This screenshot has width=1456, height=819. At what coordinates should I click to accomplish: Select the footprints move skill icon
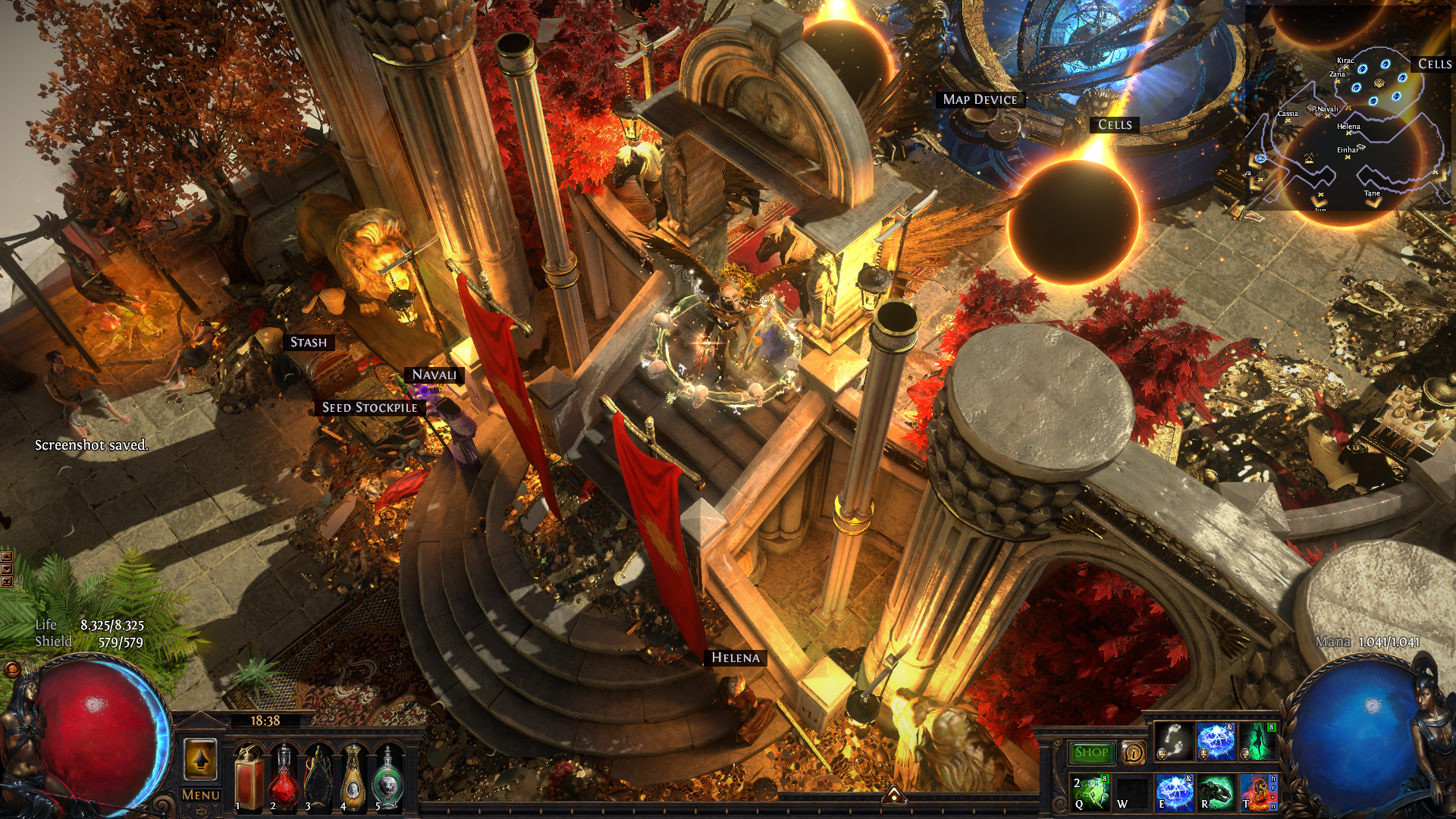tap(1174, 741)
